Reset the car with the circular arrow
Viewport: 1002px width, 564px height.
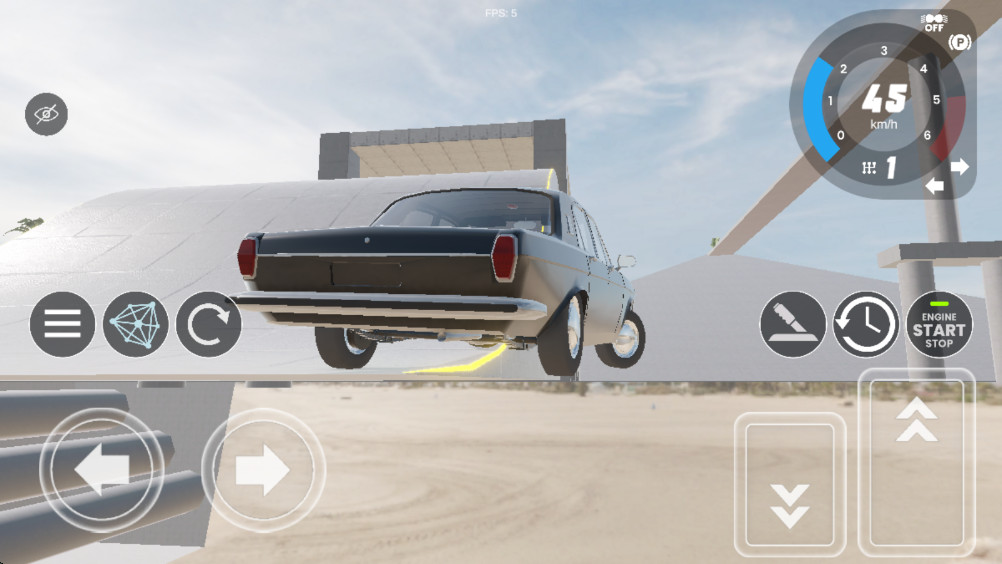click(x=208, y=324)
